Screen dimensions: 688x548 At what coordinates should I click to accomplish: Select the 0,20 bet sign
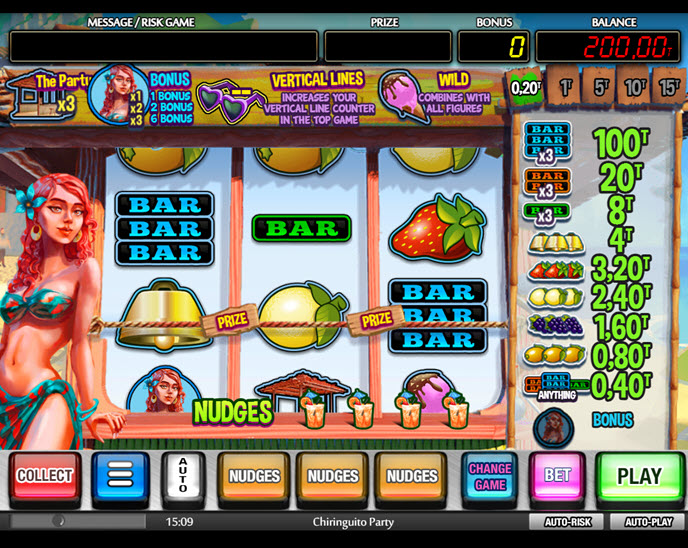click(526, 87)
